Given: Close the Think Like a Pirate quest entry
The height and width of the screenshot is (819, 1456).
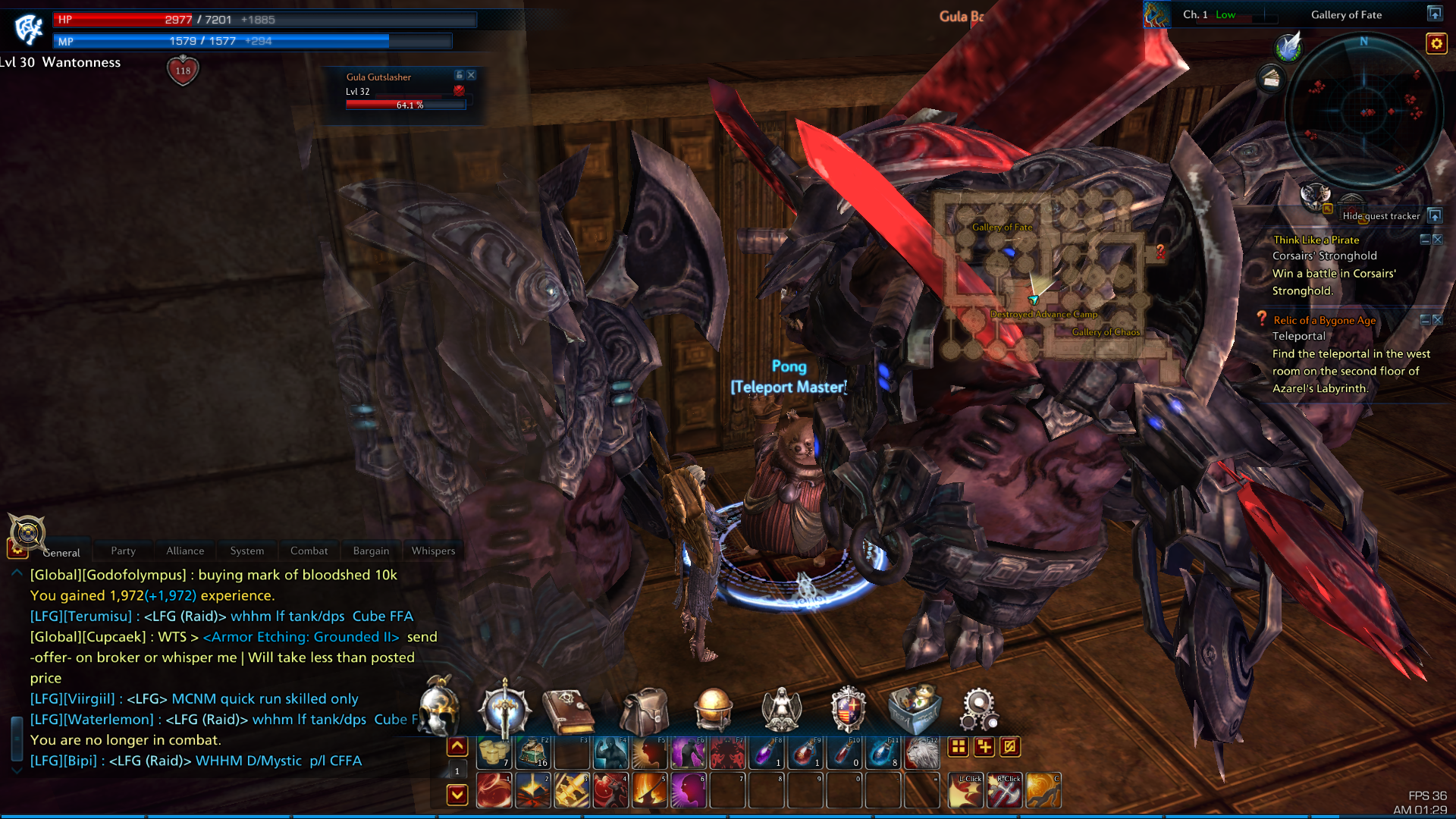Looking at the screenshot, I should point(1438,240).
